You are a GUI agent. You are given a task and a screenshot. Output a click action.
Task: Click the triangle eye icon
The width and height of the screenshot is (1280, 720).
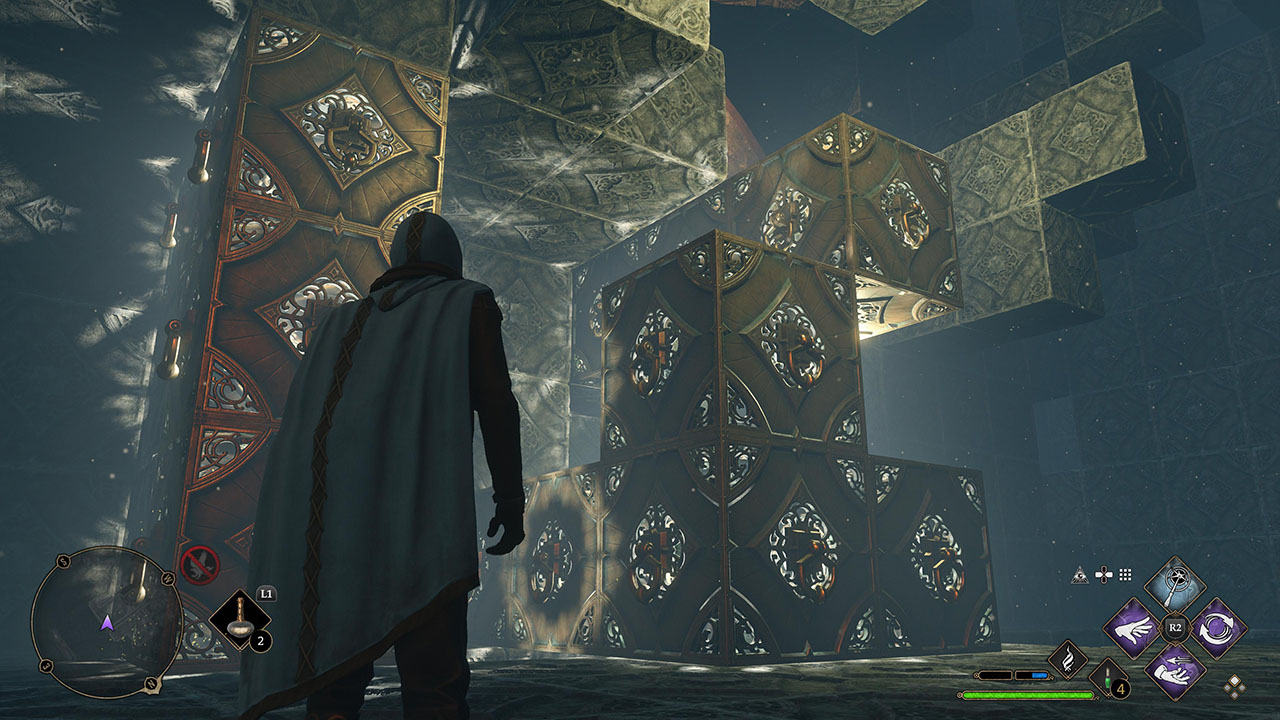tap(1080, 574)
